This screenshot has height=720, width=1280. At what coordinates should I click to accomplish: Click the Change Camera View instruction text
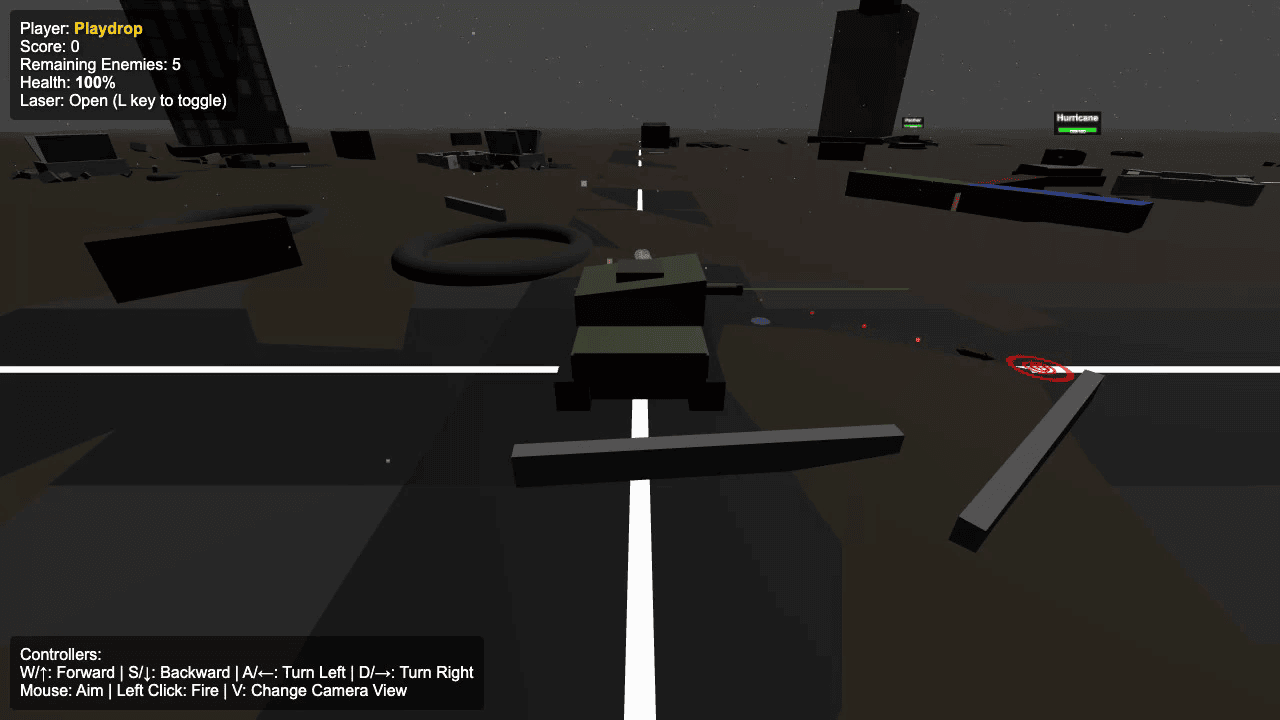330,690
